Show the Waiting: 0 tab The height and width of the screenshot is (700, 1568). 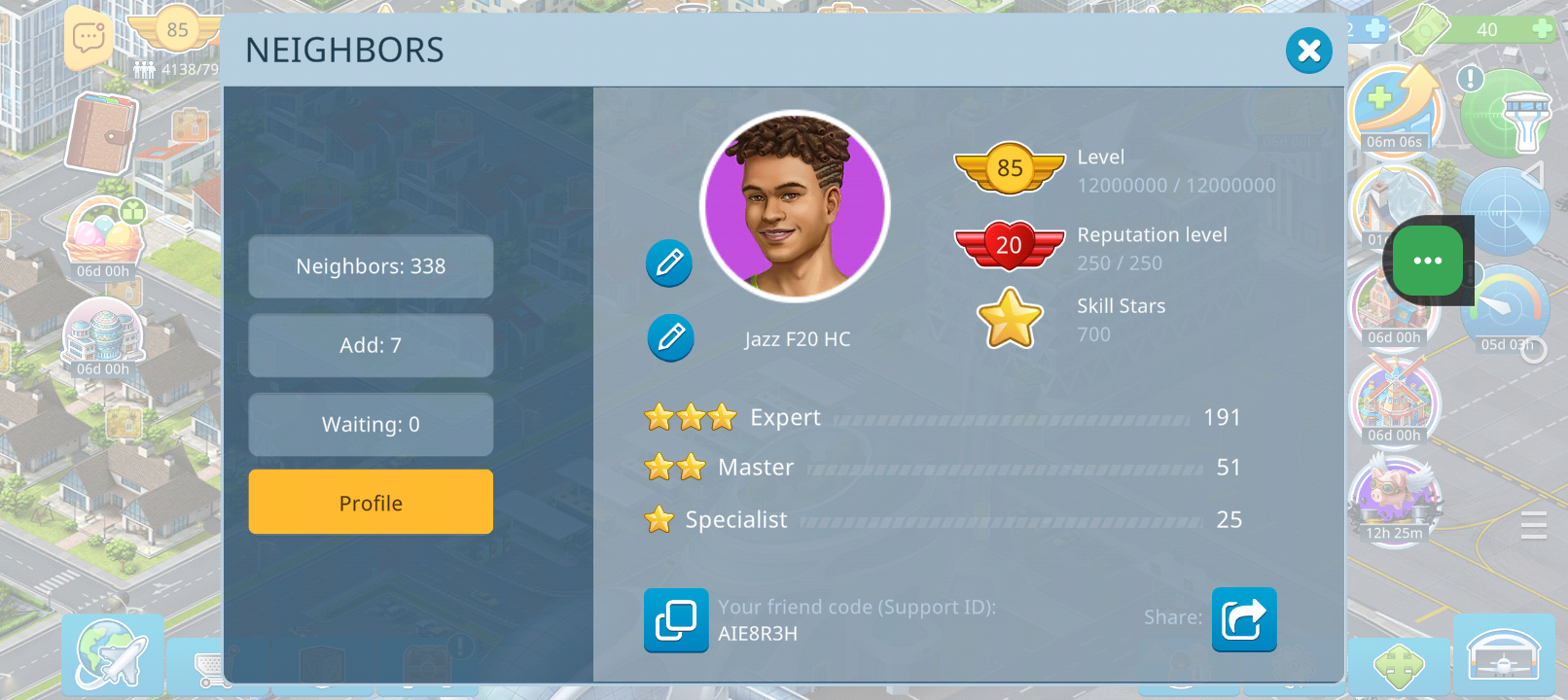pyautogui.click(x=371, y=425)
